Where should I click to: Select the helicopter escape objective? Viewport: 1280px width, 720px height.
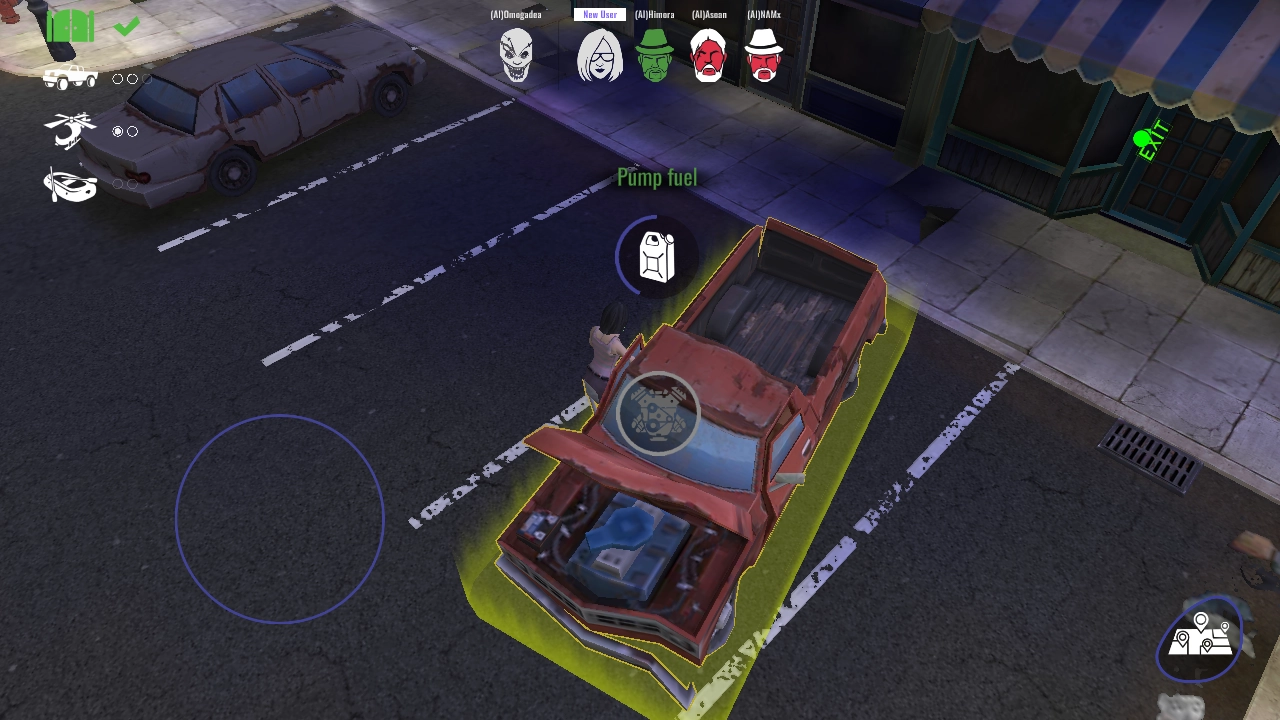click(70, 131)
